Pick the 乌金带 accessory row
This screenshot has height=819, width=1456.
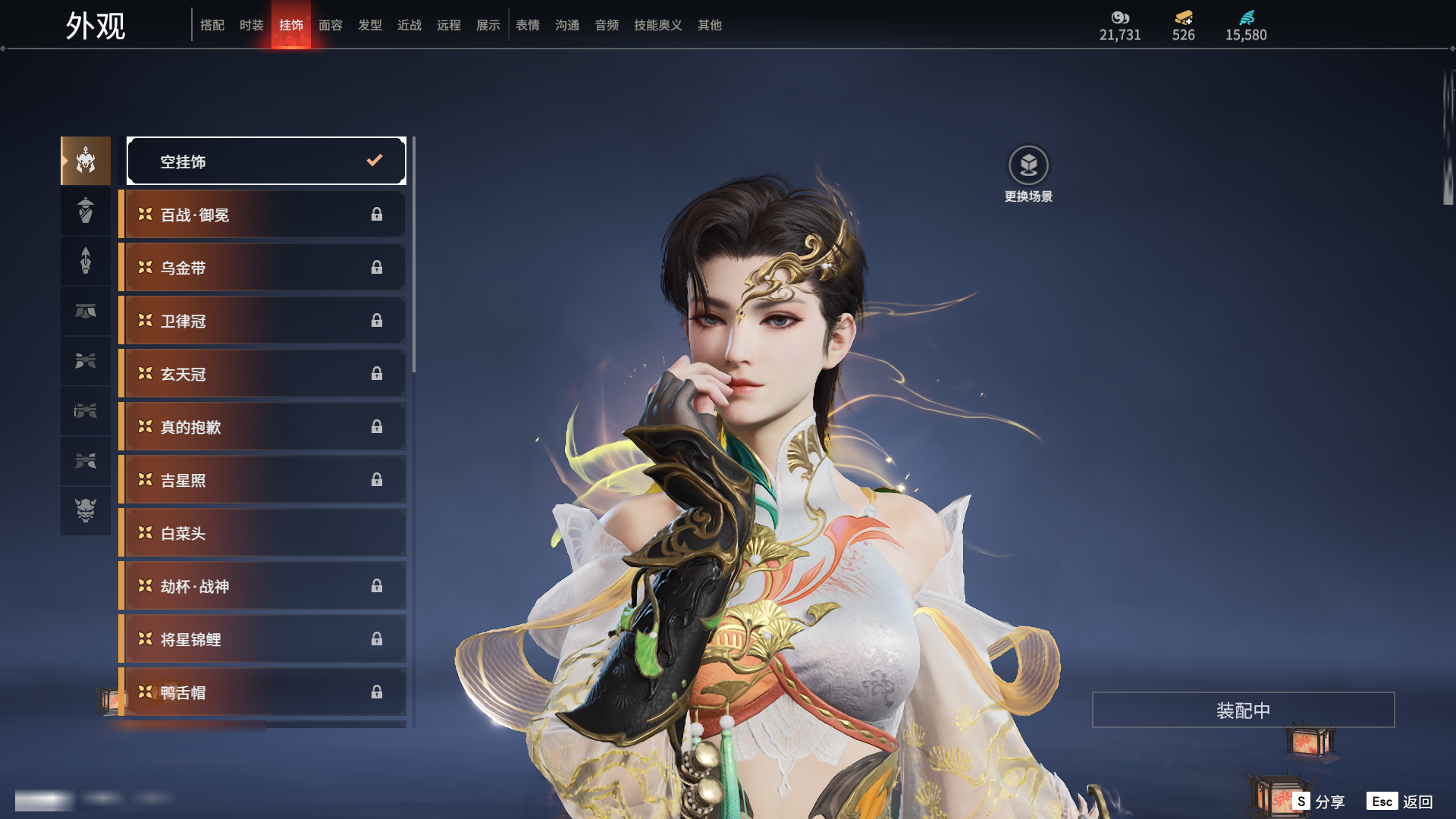263,268
